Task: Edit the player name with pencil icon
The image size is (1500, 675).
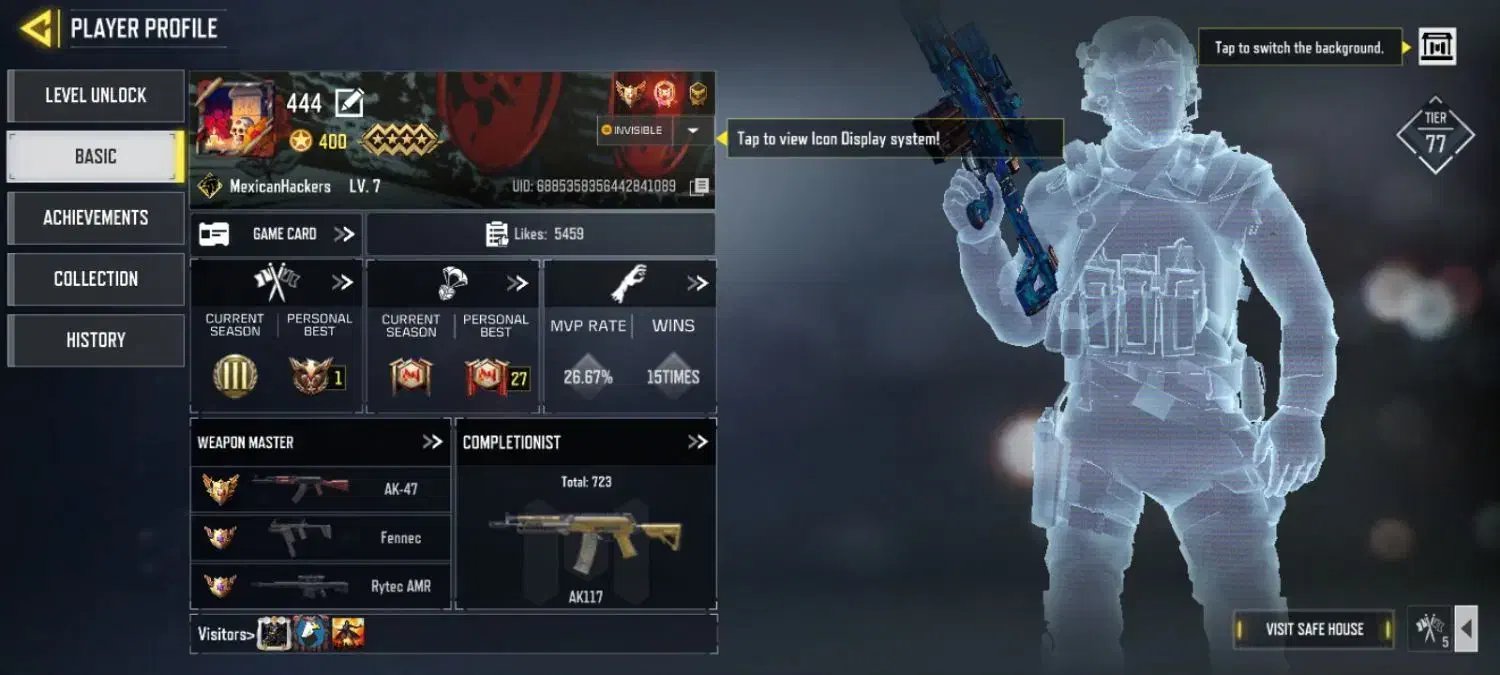Action: (x=349, y=102)
